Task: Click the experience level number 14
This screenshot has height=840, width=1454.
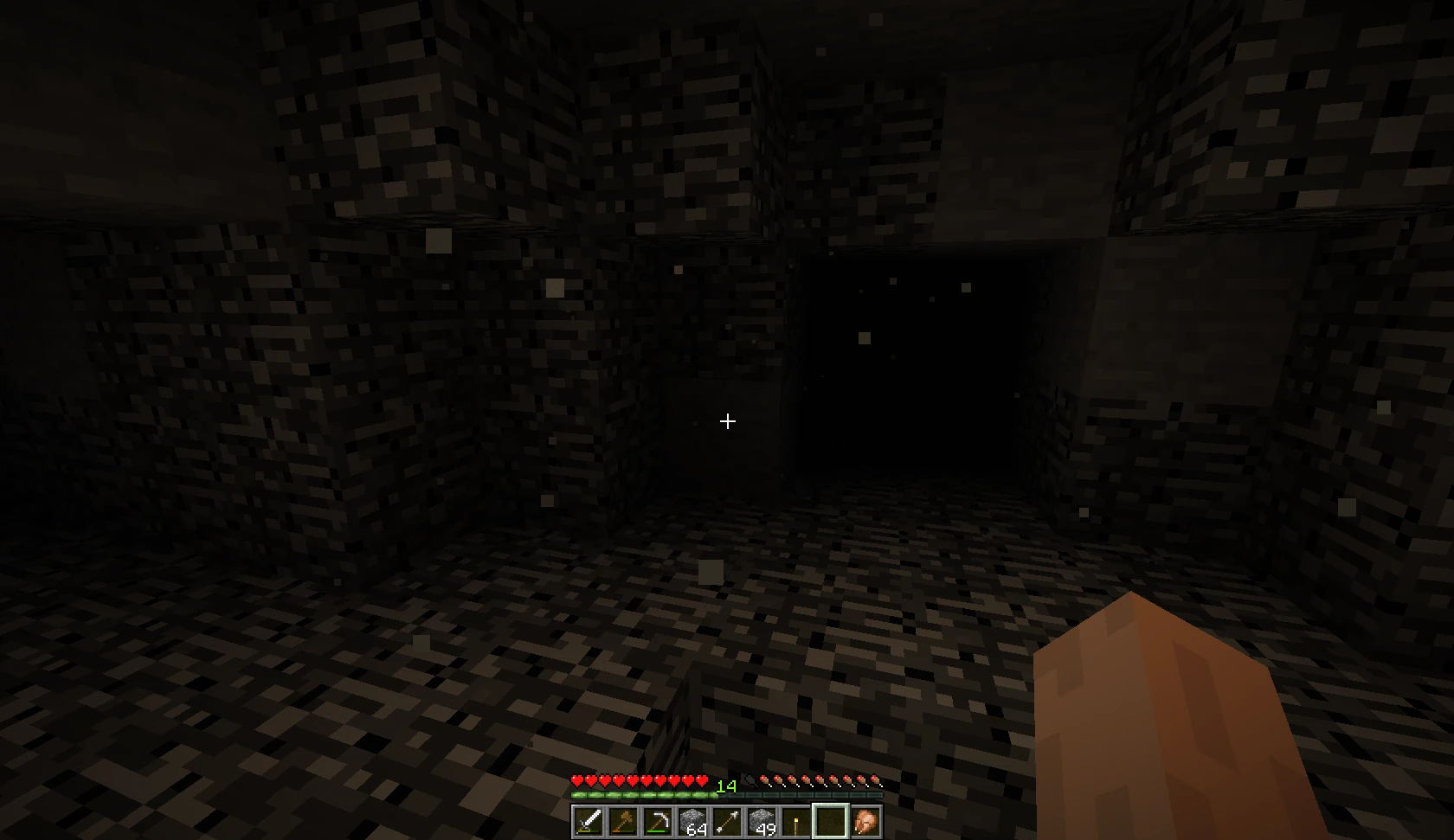Action: [x=725, y=786]
